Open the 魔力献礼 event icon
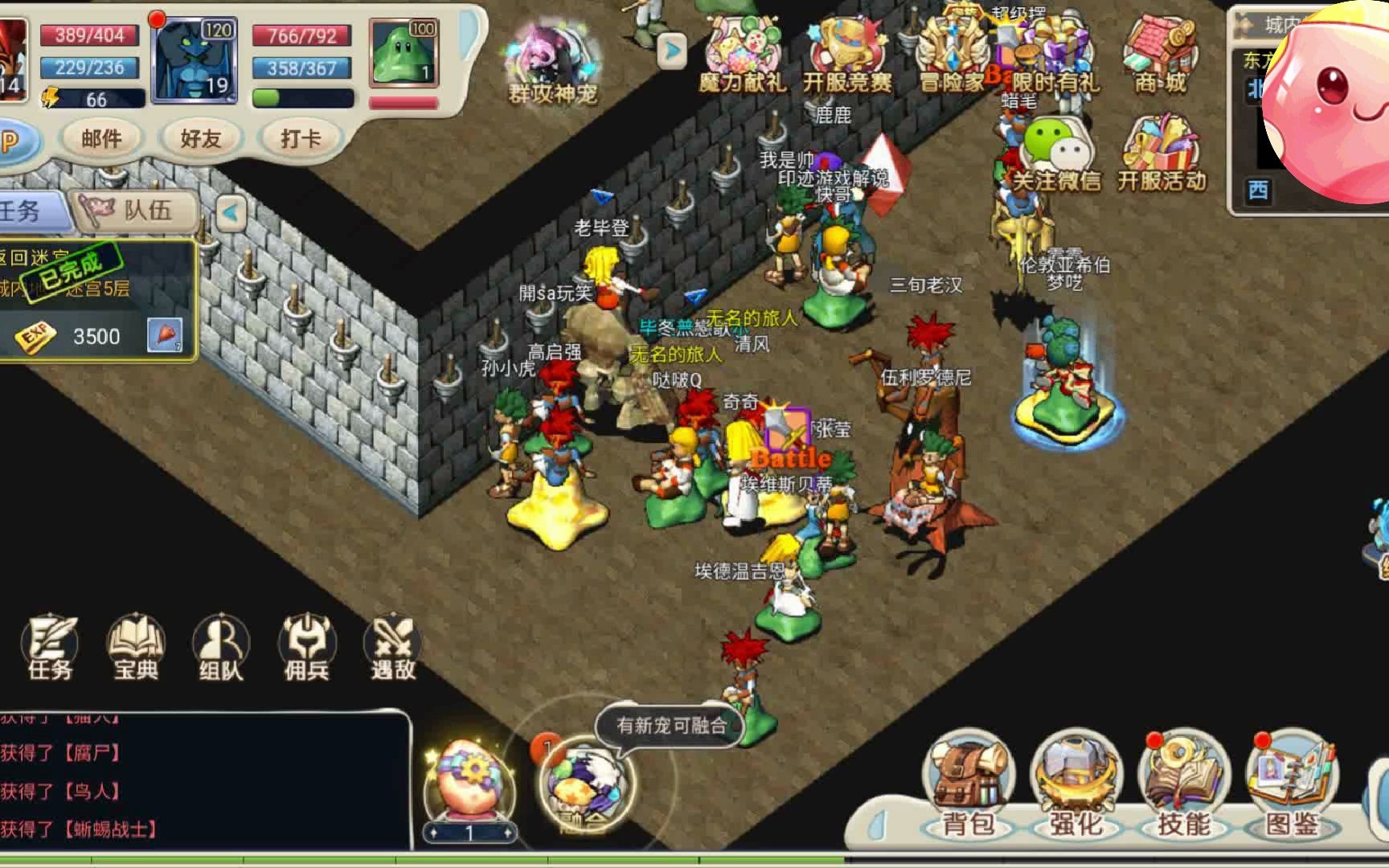This screenshot has width=1389, height=868. click(x=740, y=56)
